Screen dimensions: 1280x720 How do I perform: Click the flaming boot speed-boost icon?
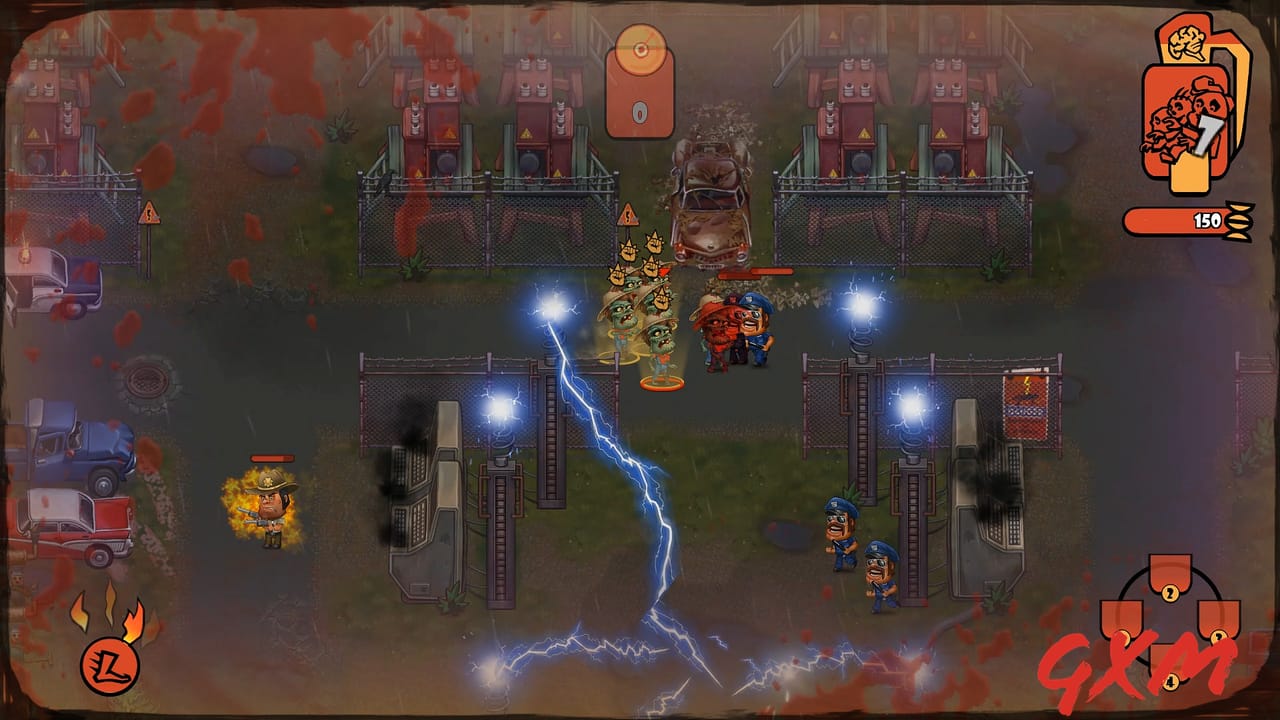tap(110, 667)
